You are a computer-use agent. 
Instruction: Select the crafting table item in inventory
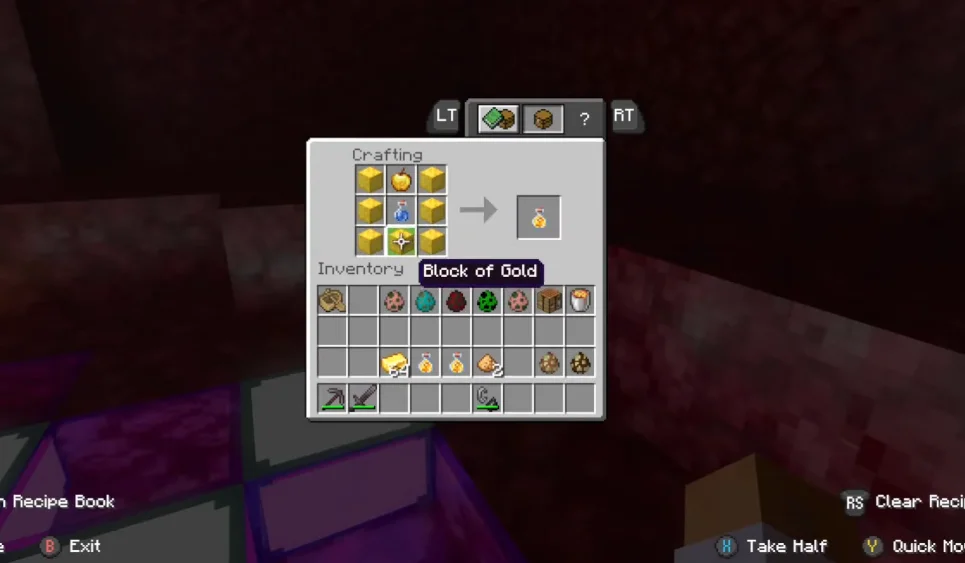pyautogui.click(x=549, y=300)
